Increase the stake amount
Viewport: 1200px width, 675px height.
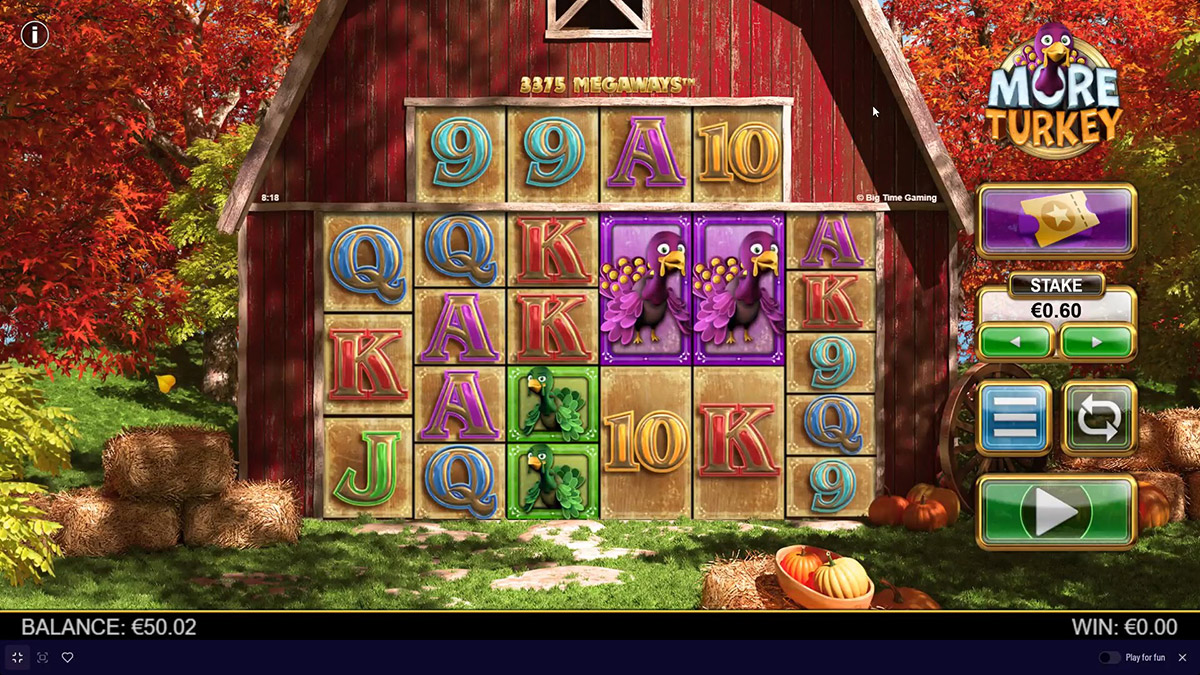(x=1097, y=342)
